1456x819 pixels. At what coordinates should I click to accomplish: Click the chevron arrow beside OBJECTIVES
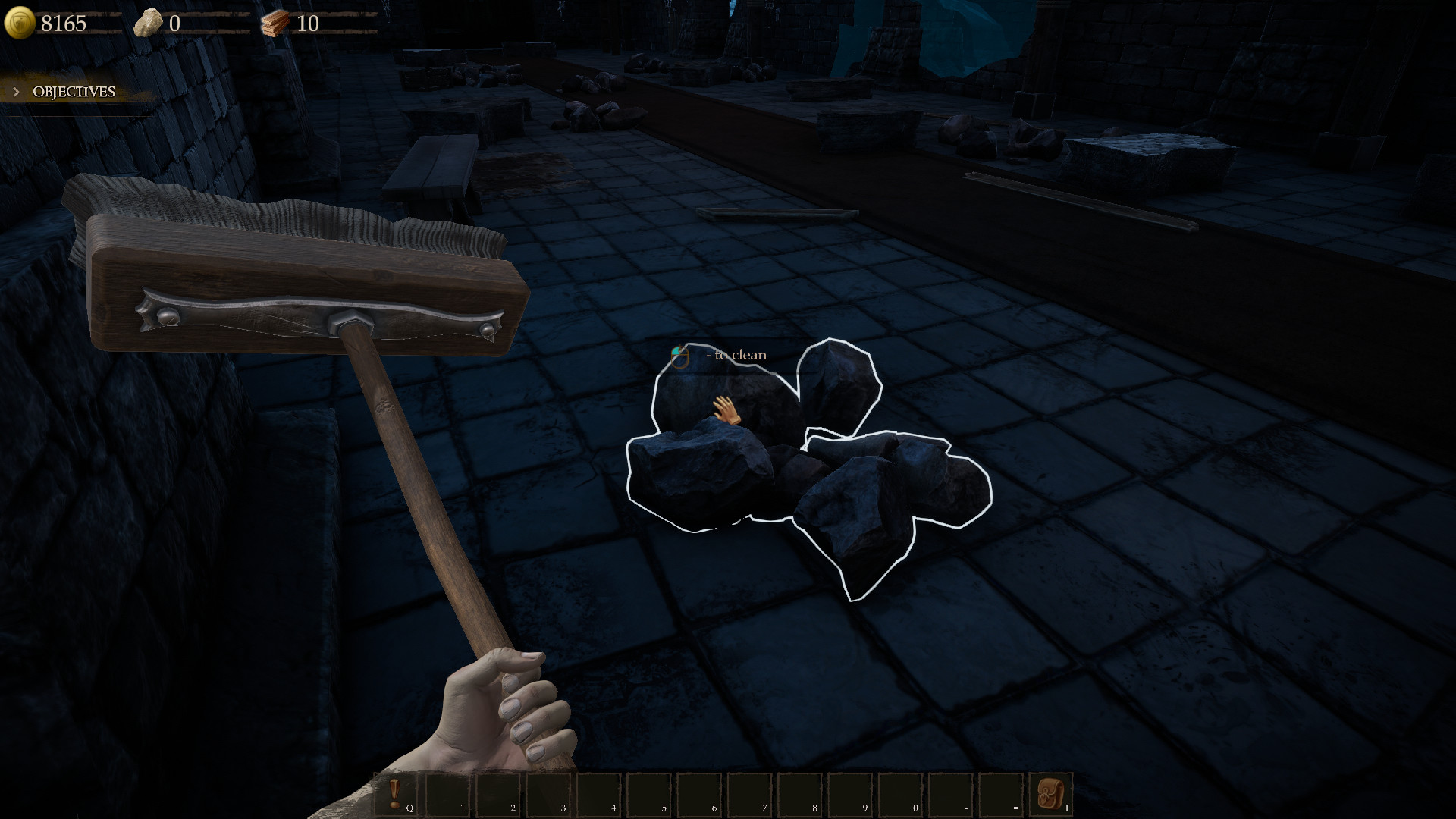click(17, 91)
